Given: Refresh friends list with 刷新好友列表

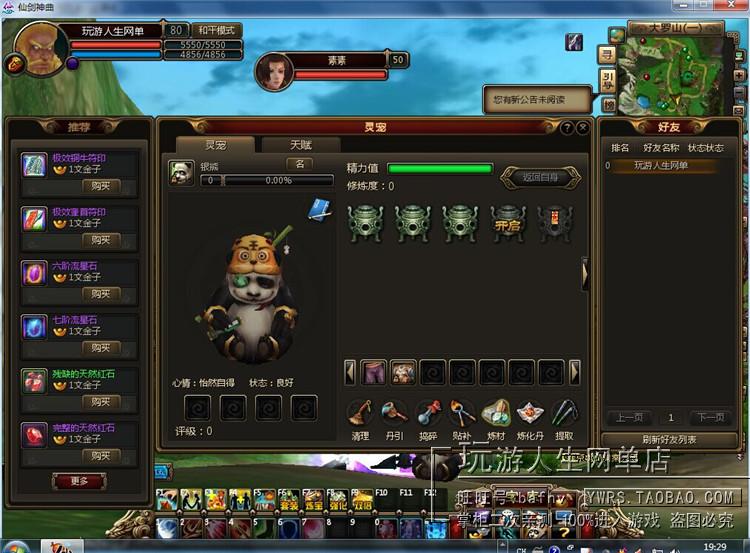Looking at the screenshot, I should [669, 440].
